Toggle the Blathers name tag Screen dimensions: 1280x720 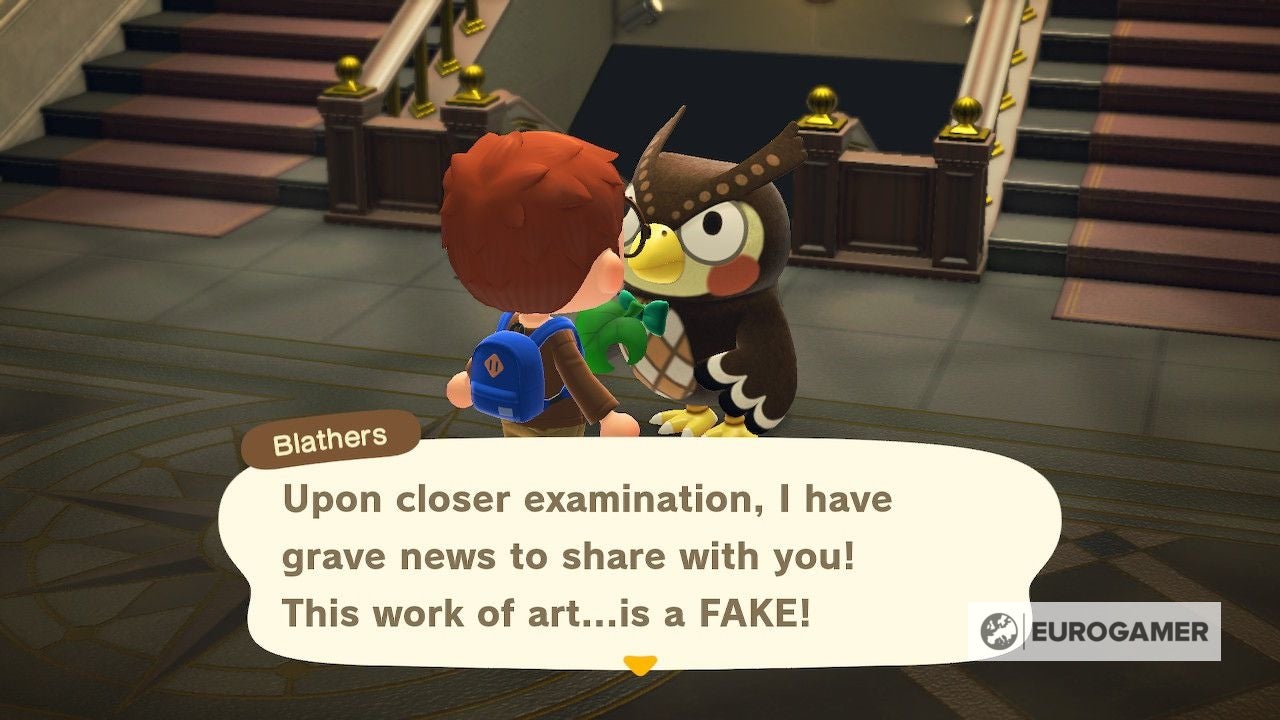[x=331, y=437]
